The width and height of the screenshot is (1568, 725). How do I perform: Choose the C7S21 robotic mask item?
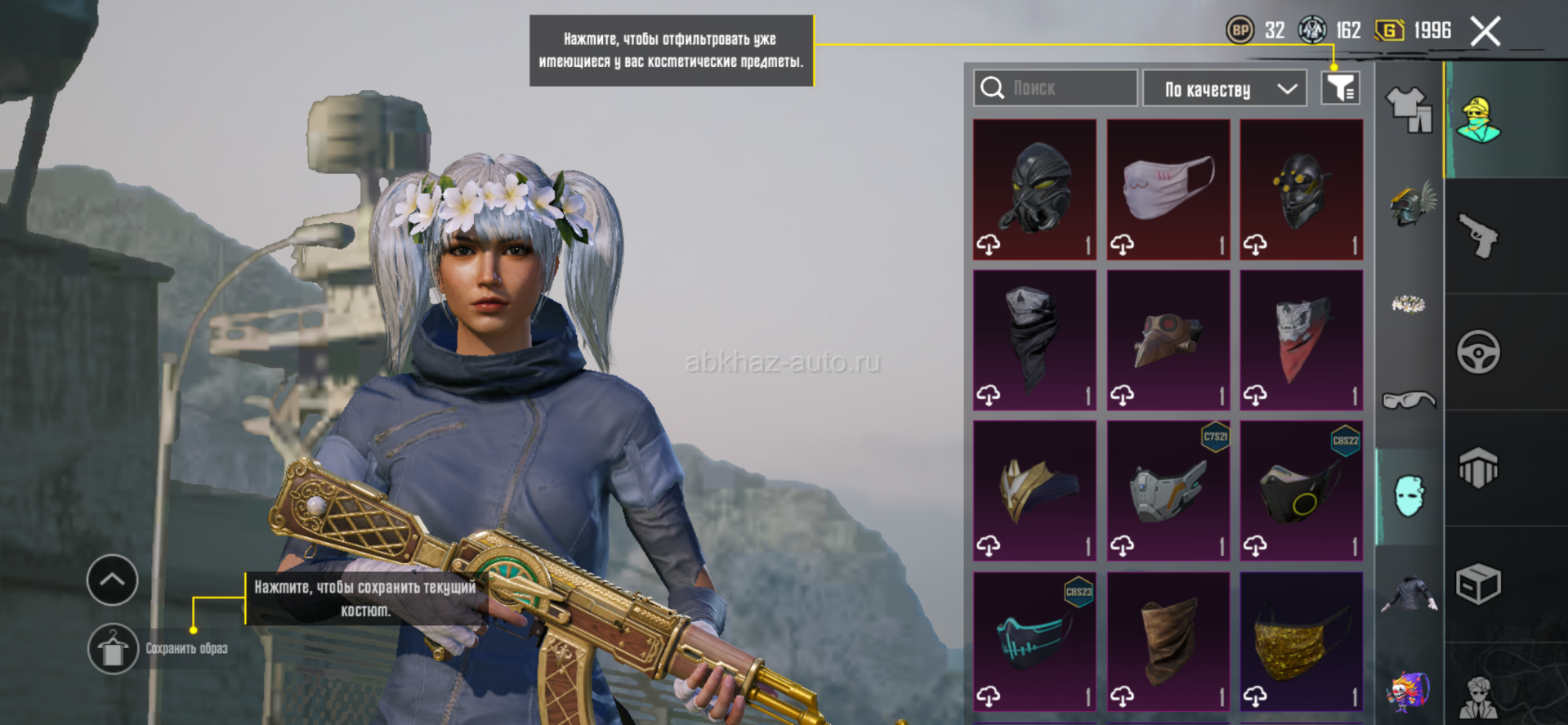pos(1168,490)
